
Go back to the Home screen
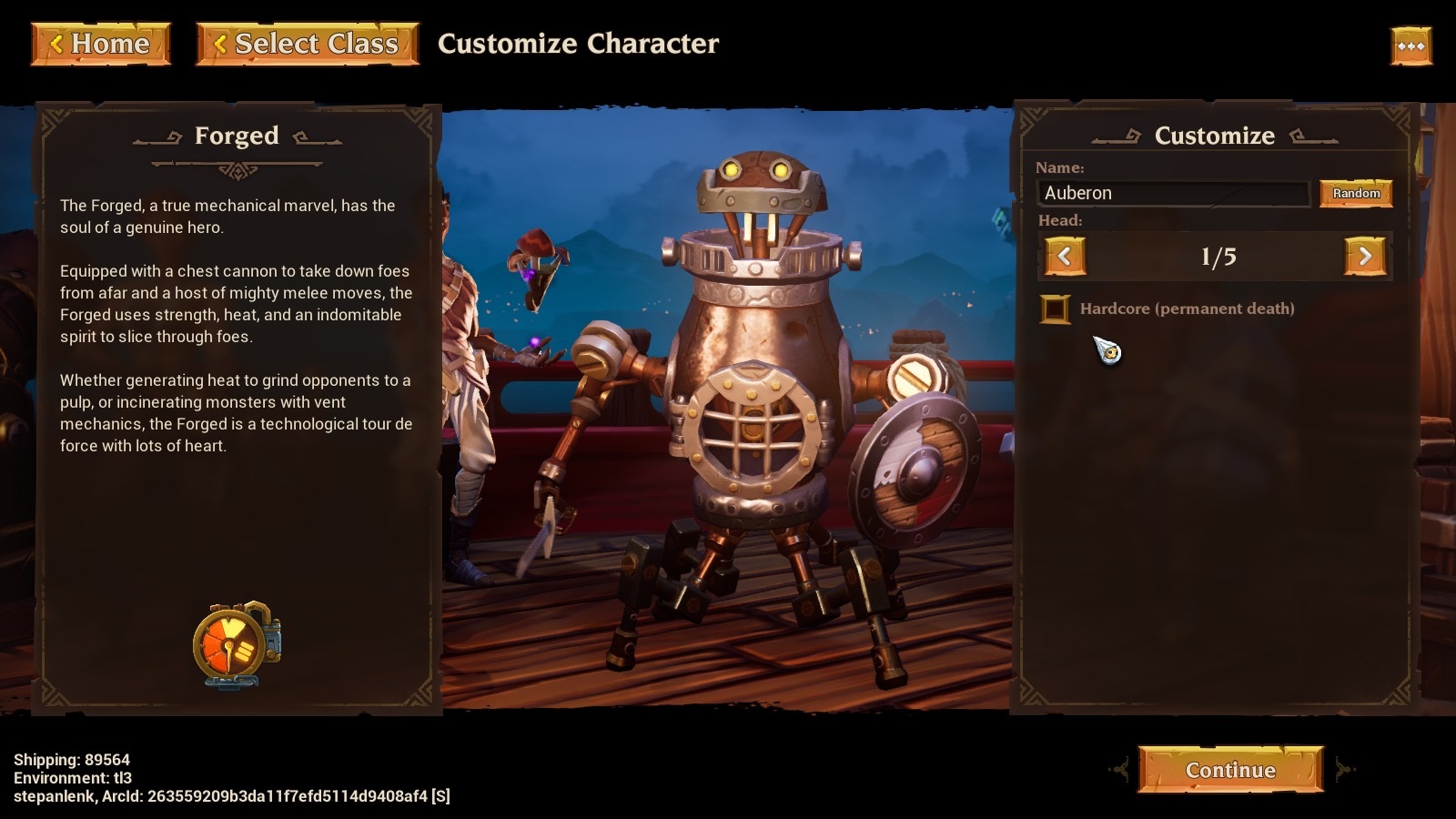101,44
